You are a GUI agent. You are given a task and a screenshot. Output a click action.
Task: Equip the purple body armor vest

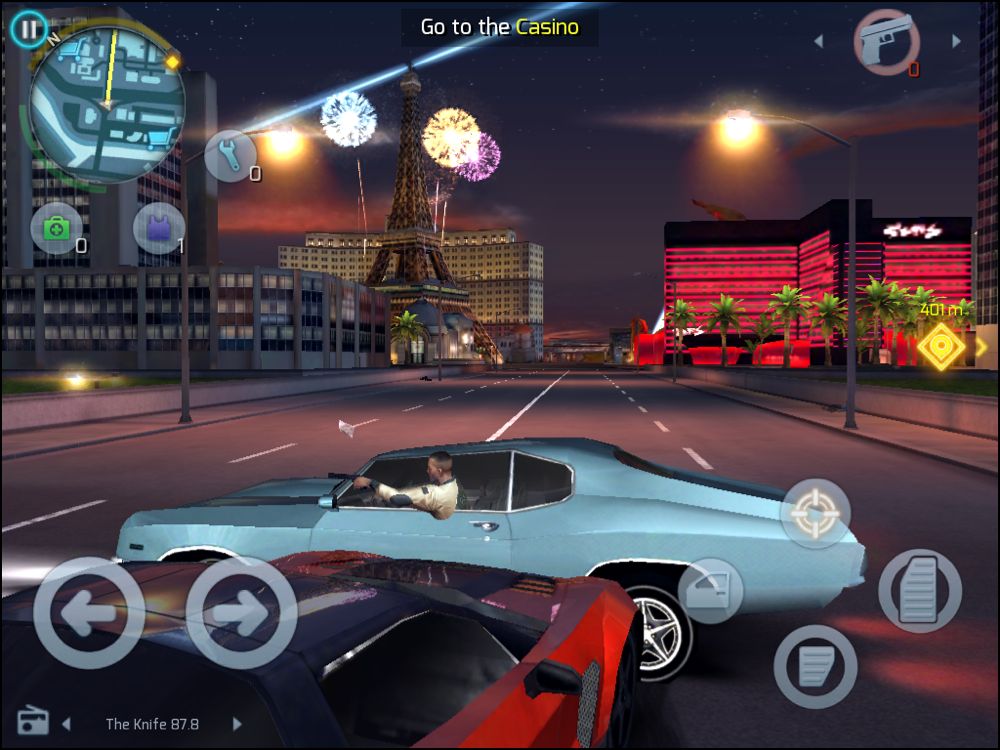click(x=159, y=229)
